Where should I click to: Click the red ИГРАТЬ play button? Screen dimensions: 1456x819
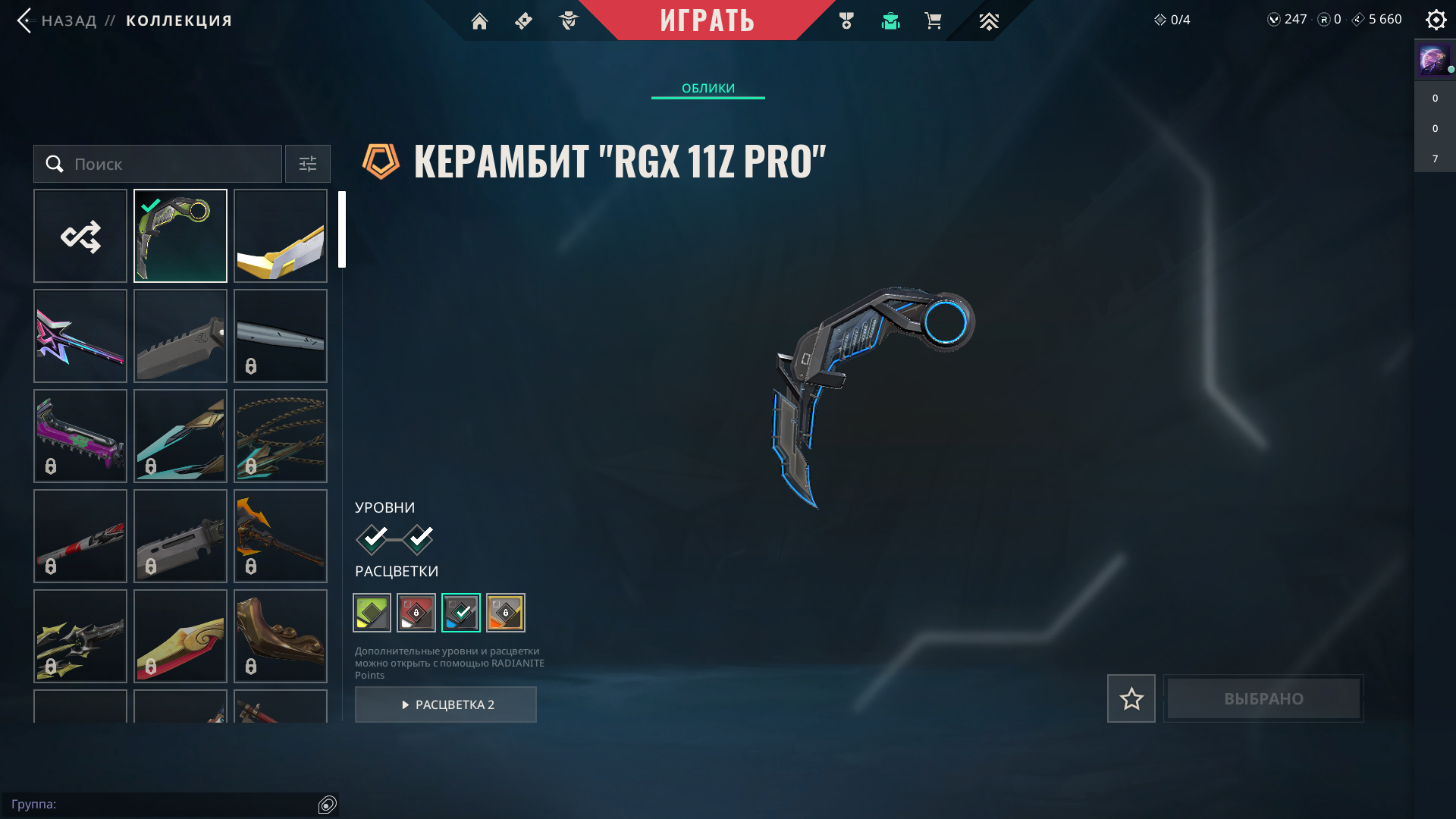click(x=707, y=20)
